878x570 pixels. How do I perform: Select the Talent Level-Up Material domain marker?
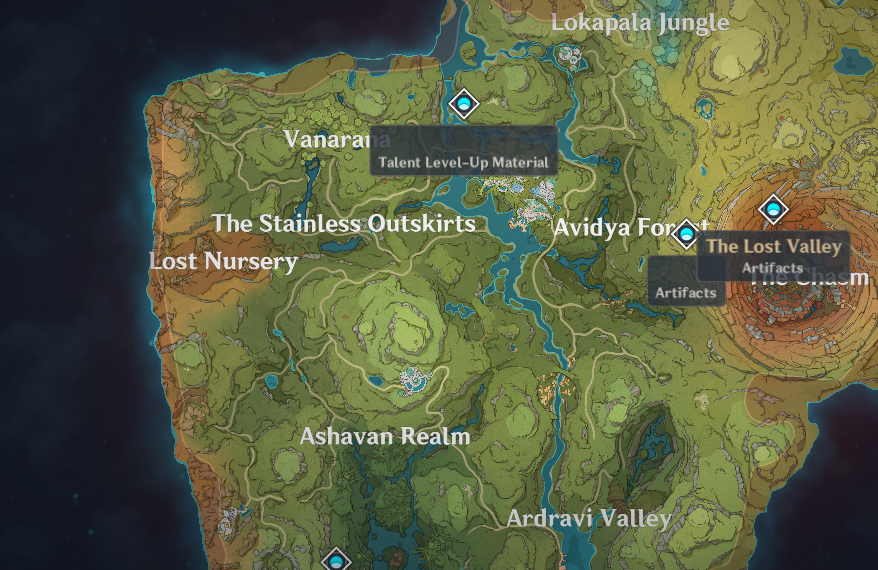pyautogui.click(x=463, y=103)
